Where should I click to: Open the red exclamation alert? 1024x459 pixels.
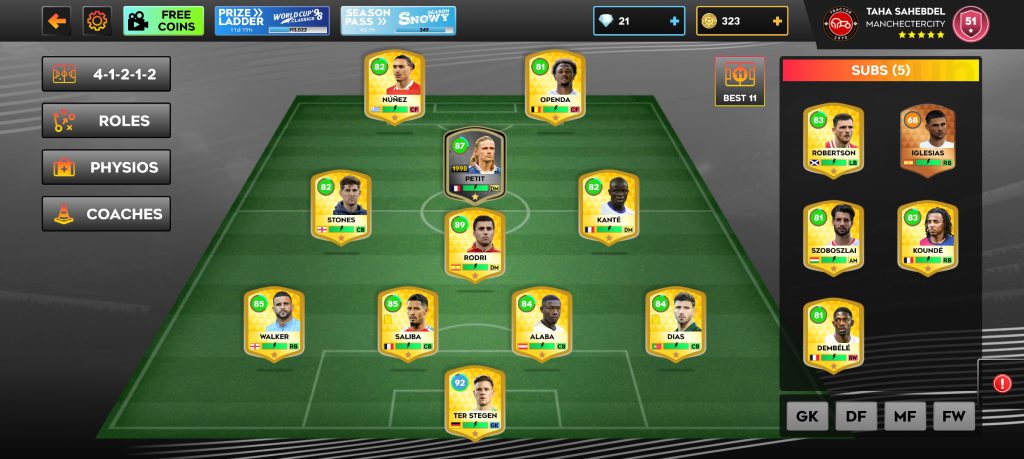1002,383
